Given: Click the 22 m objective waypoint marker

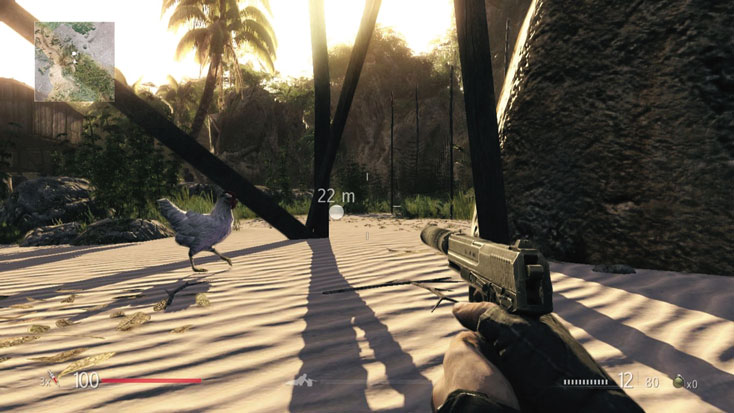Looking at the screenshot, I should tap(337, 211).
